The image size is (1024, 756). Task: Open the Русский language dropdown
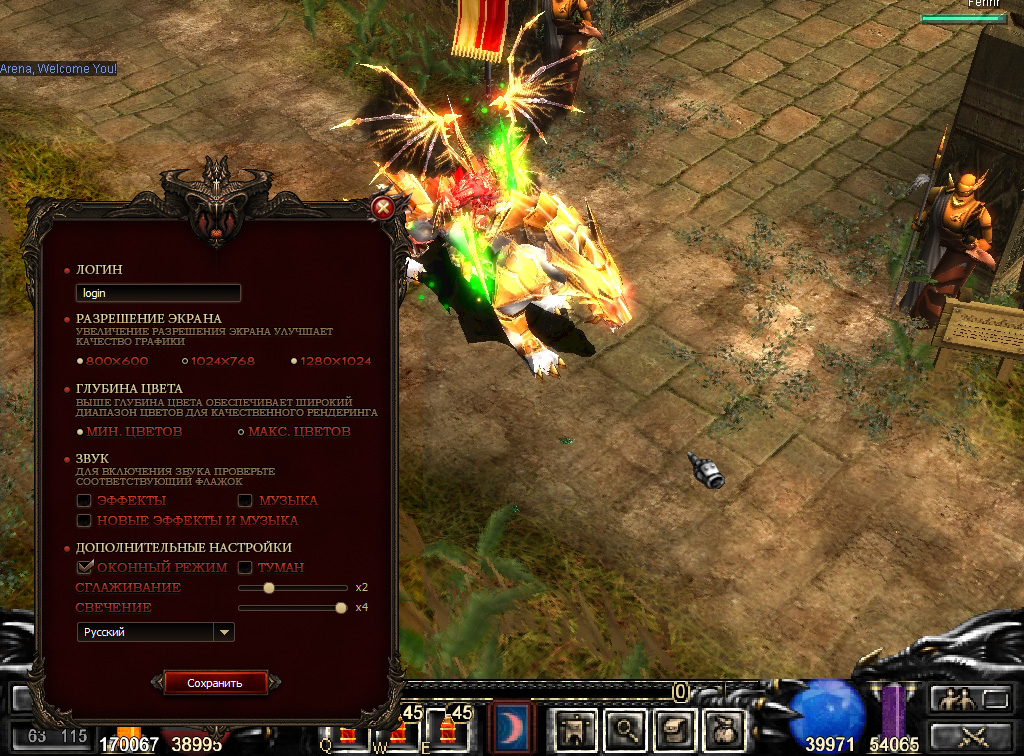pyautogui.click(x=225, y=632)
